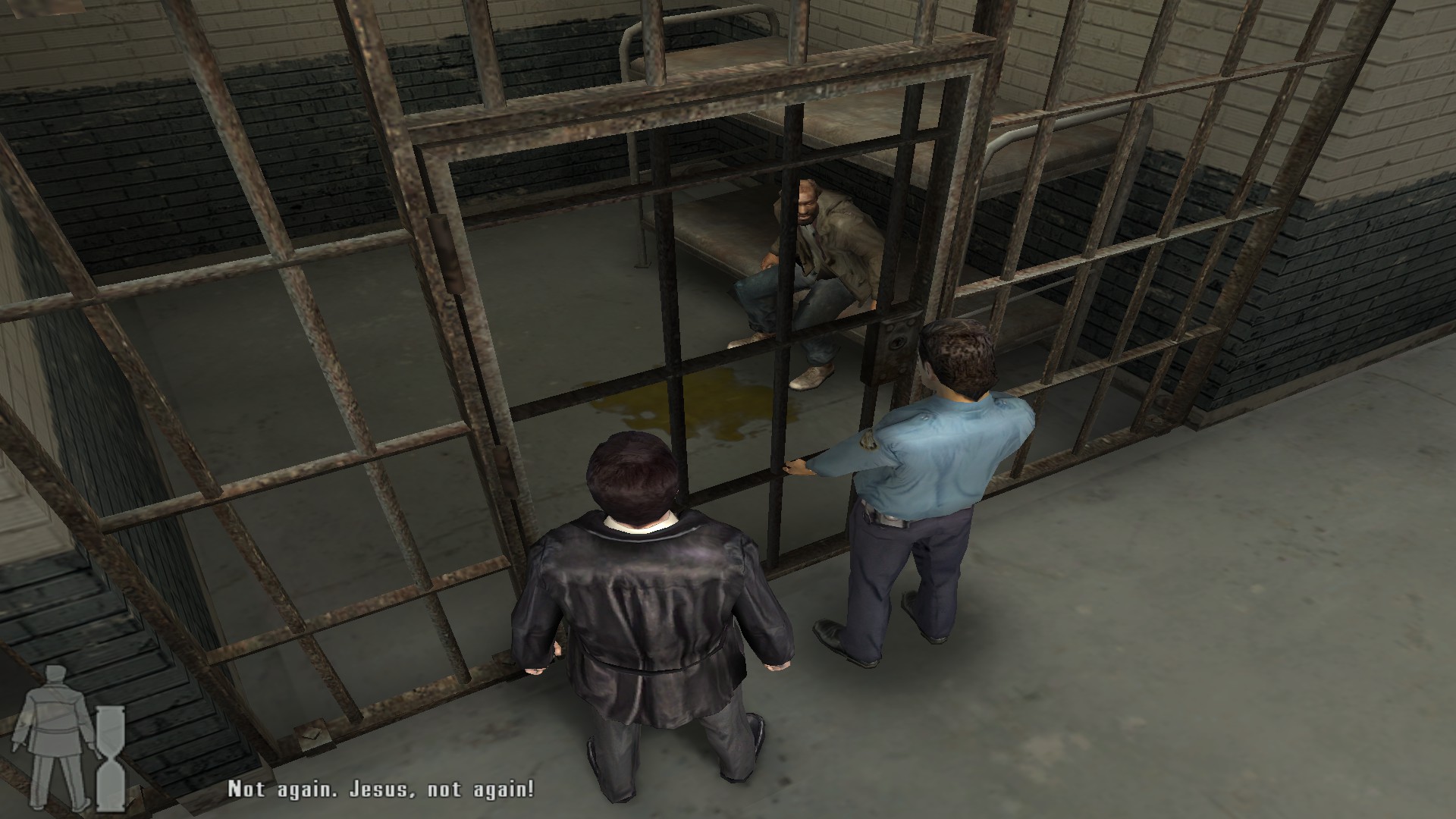Click the rusty lock plate on the cell door
The width and height of the screenshot is (1456, 819).
tap(895, 345)
